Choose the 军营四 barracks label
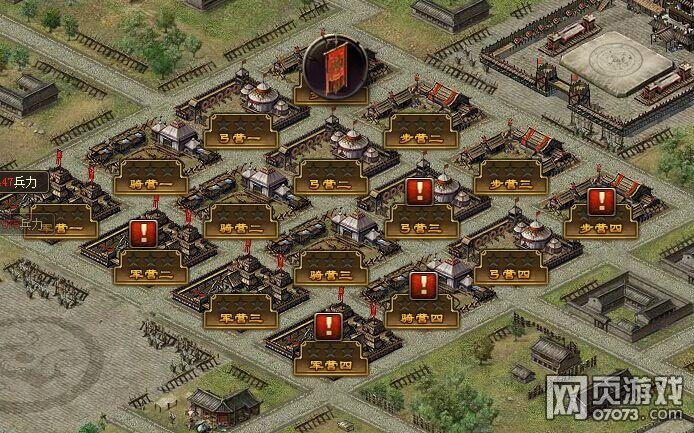Viewport: 694px width, 433px height. coord(330,359)
